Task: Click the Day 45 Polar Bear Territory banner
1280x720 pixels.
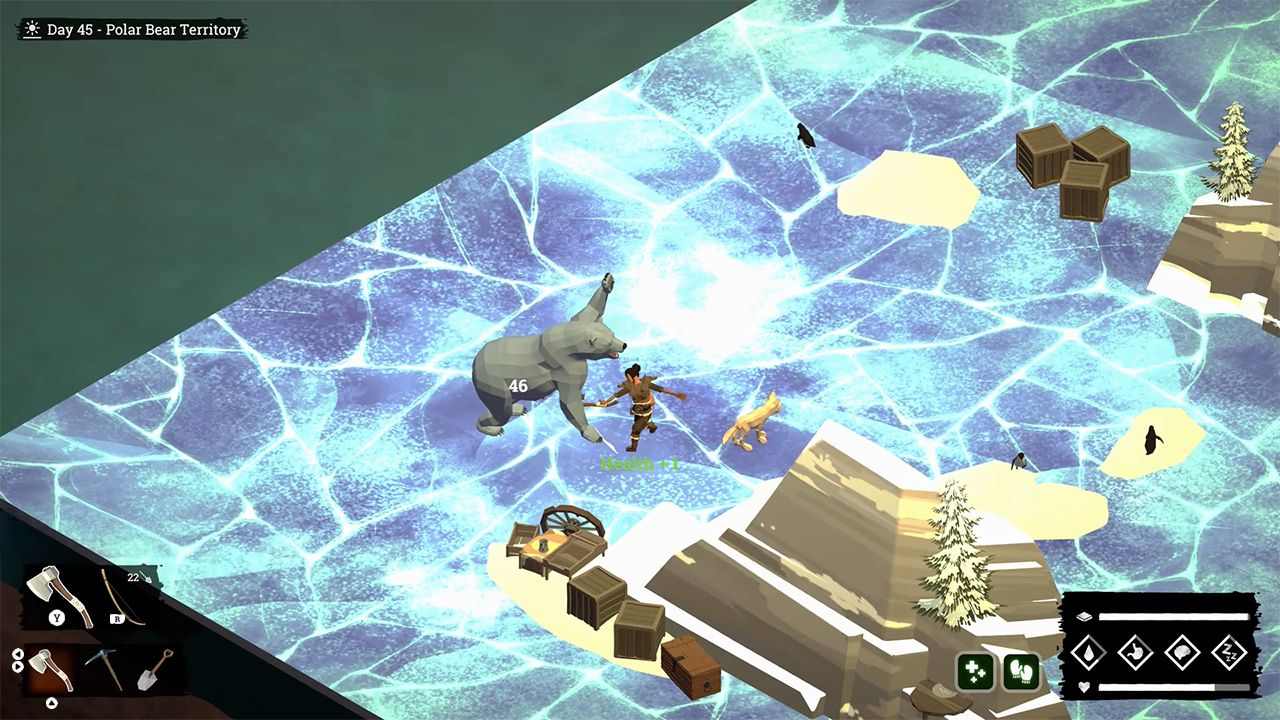Action: pyautogui.click(x=133, y=29)
